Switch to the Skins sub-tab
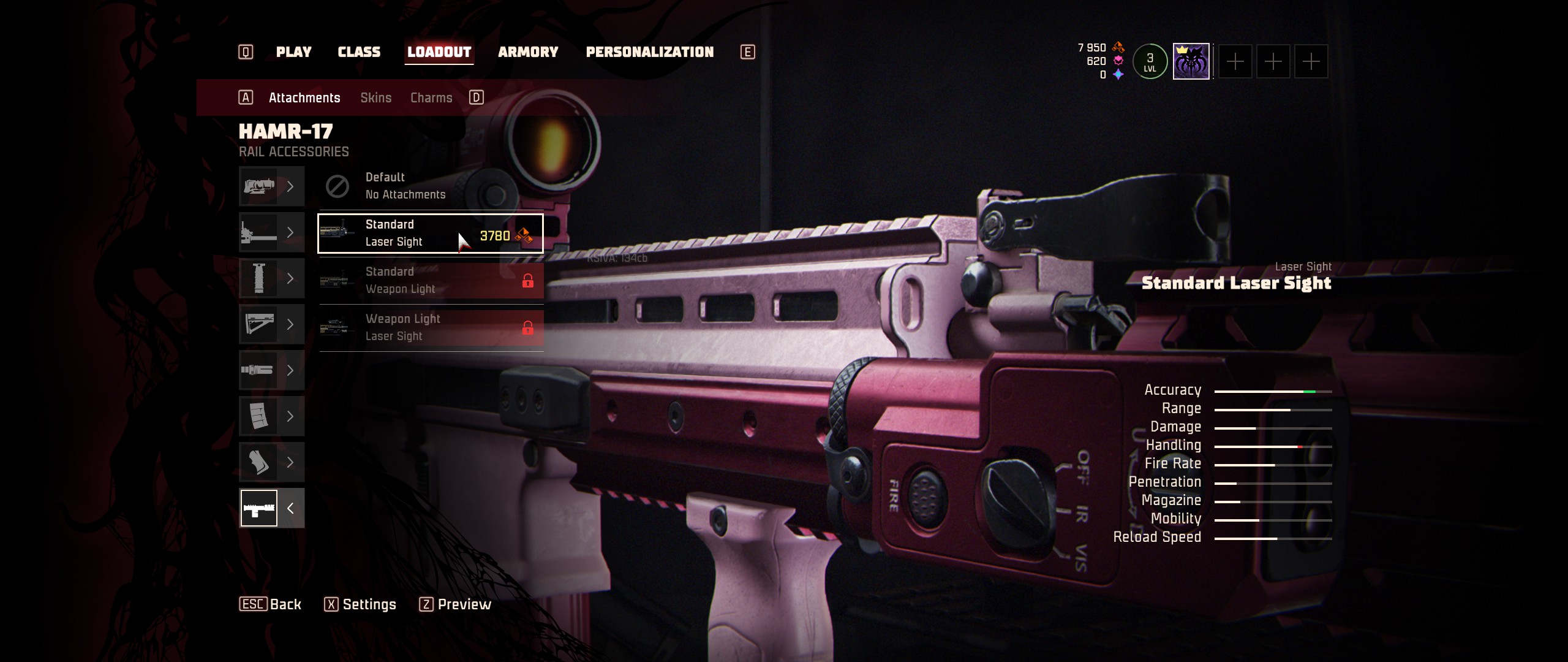1568x662 pixels. (x=375, y=98)
